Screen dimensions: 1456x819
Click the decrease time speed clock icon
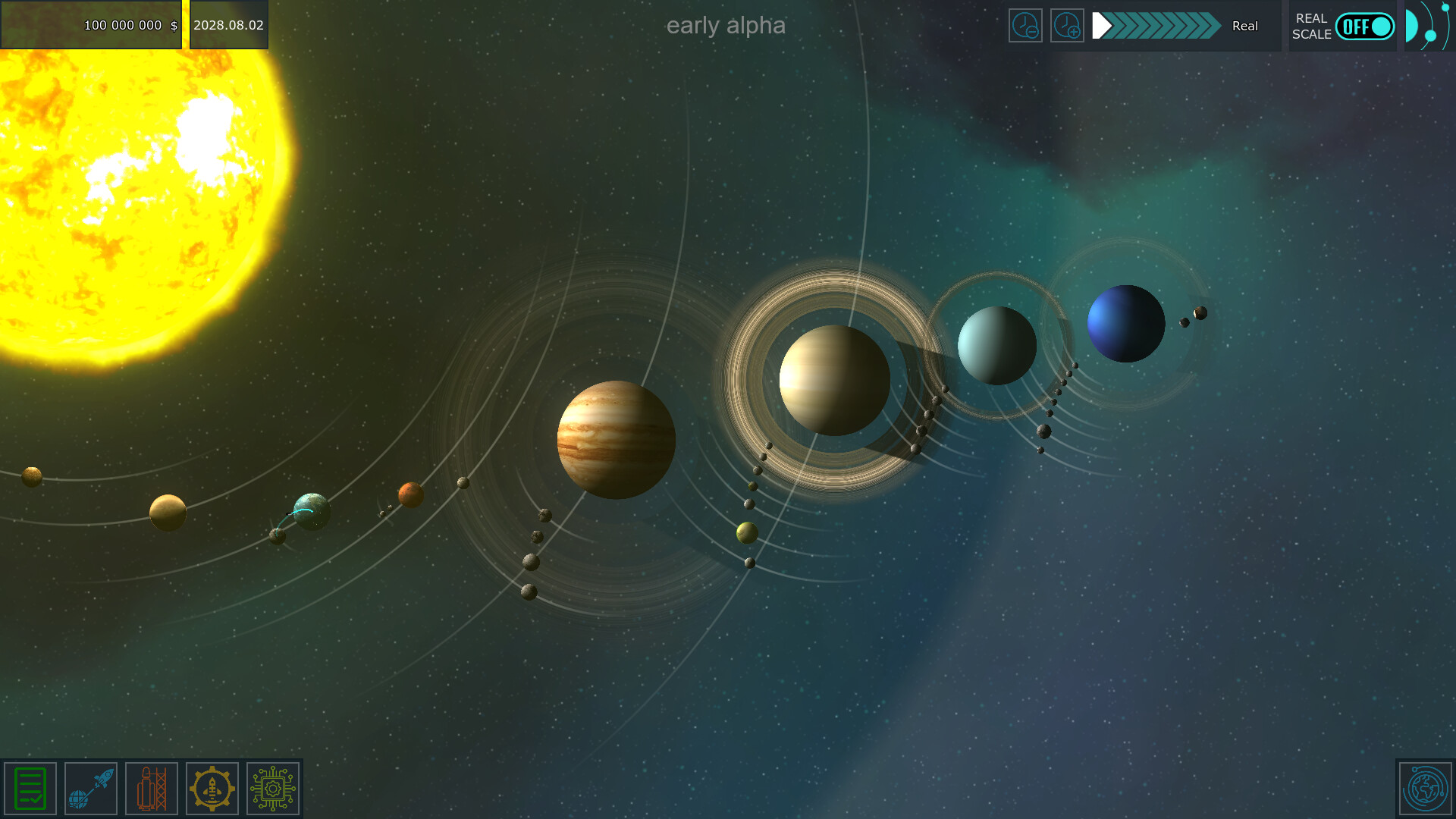tap(1026, 25)
